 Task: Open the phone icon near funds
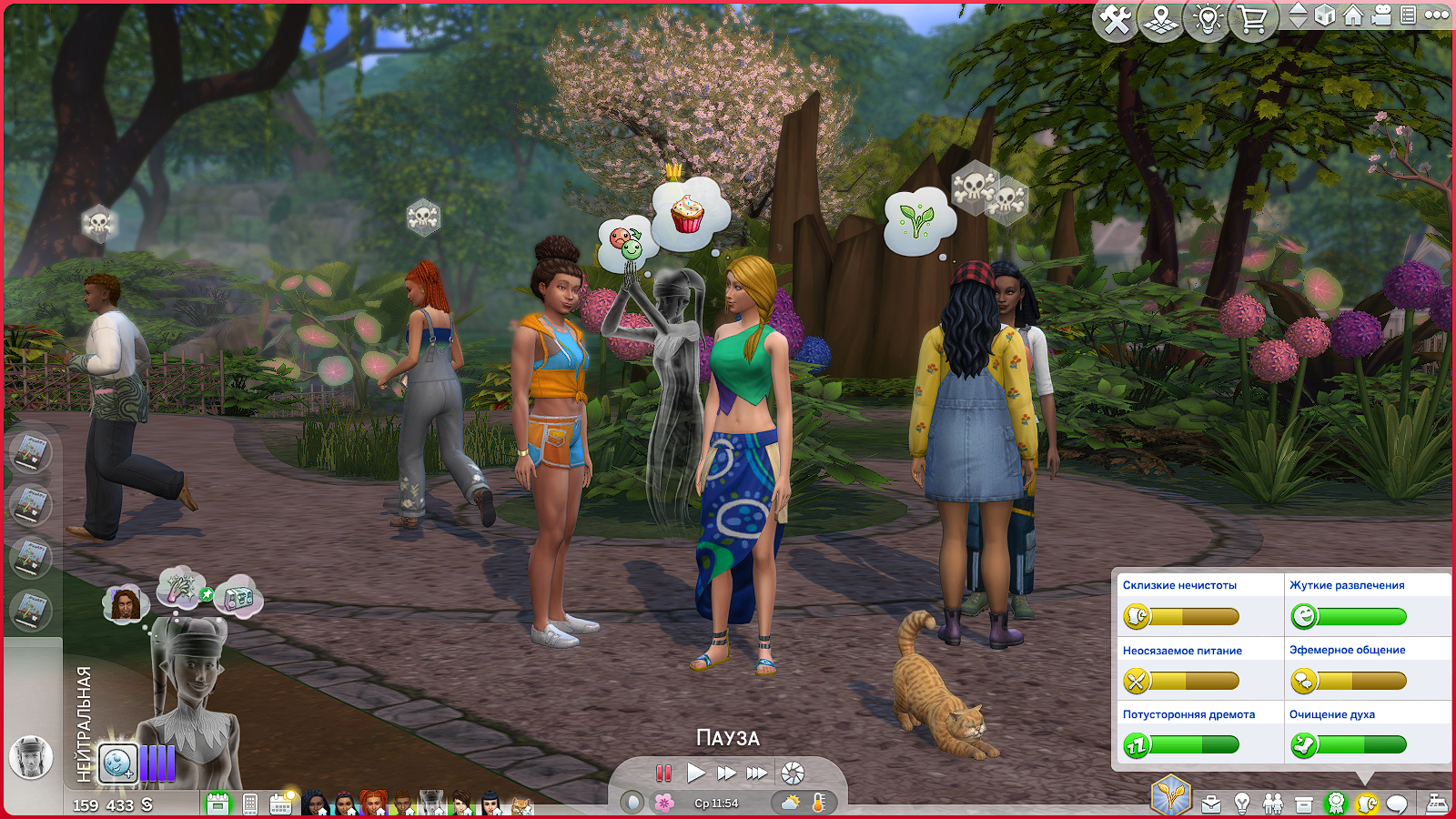coord(250,804)
